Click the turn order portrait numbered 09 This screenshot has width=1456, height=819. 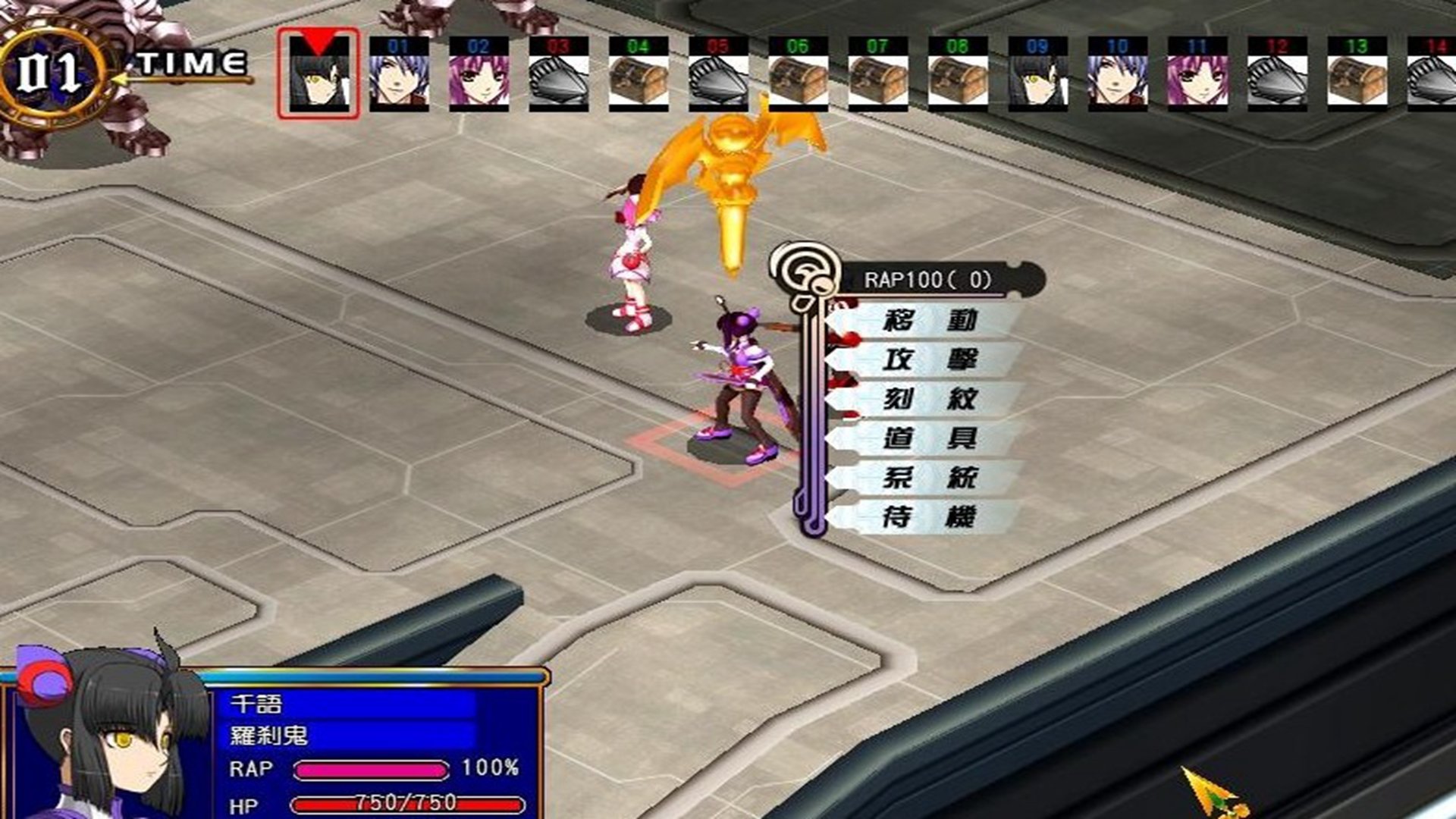tap(1037, 74)
